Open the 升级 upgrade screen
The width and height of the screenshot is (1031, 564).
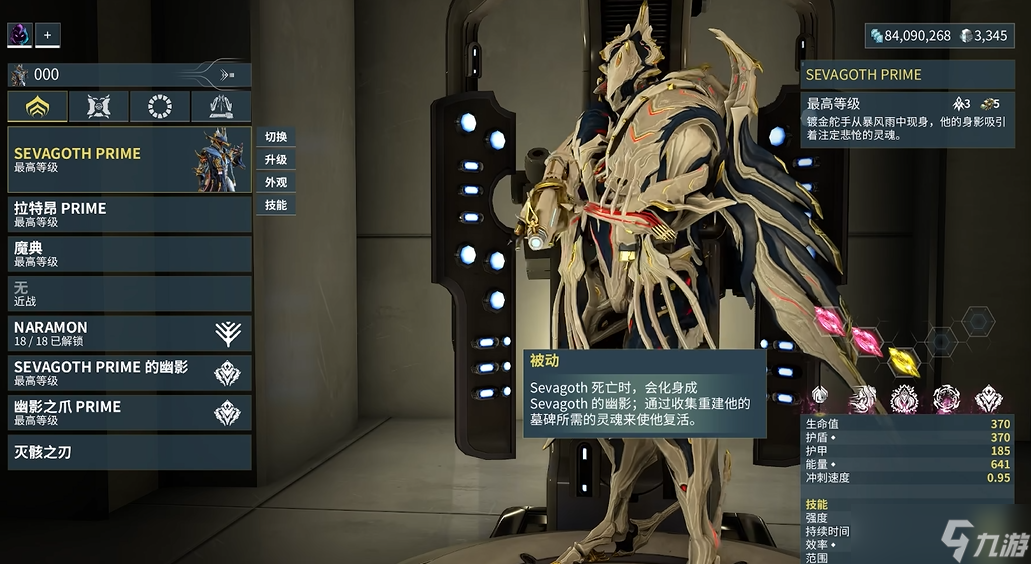(x=276, y=160)
